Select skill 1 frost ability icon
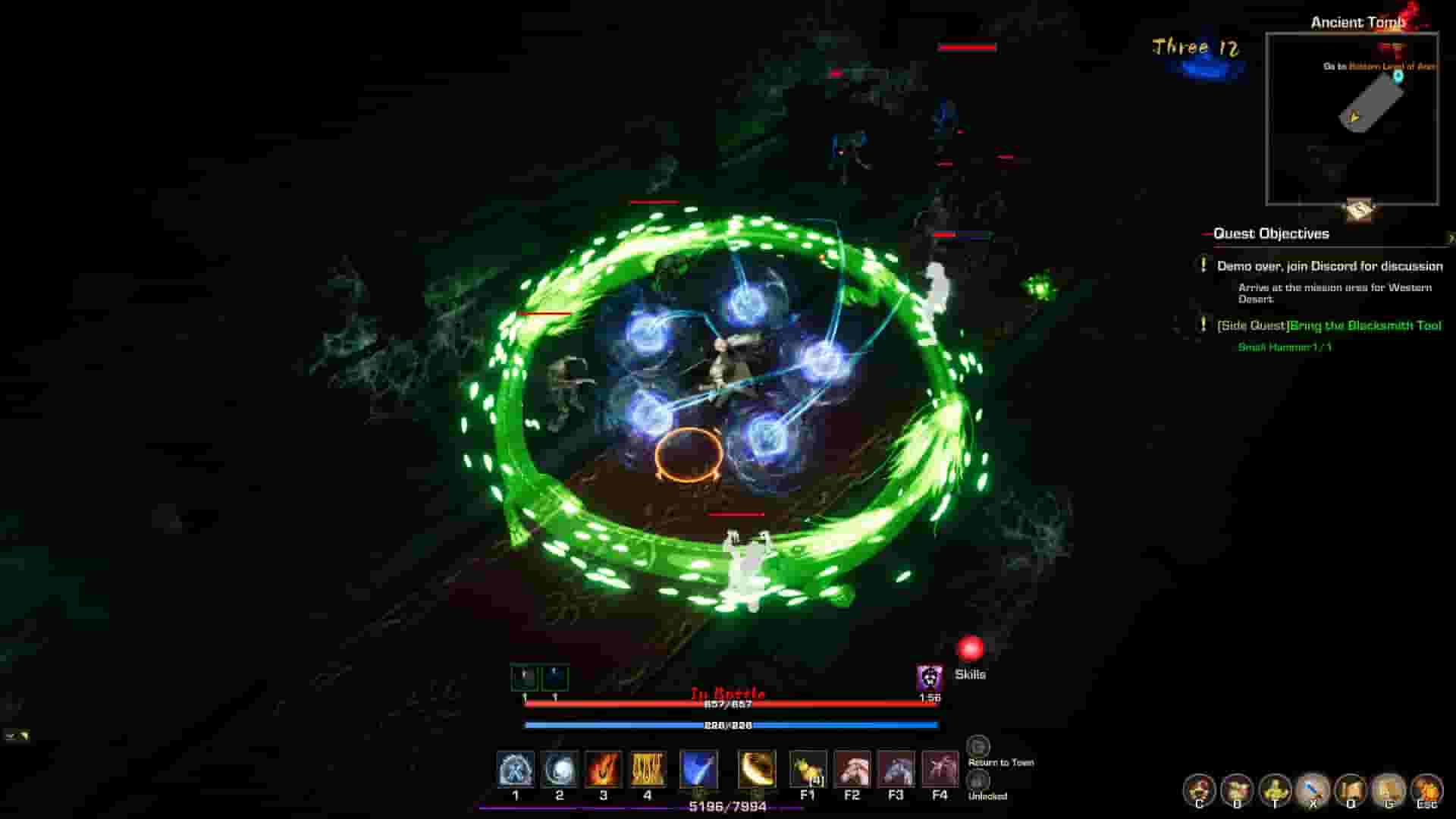Image resolution: width=1456 pixels, height=819 pixels. 515,770
